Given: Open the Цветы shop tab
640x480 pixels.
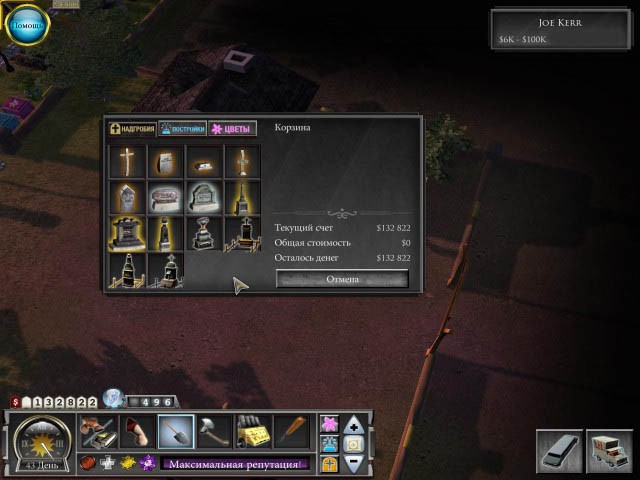Looking at the screenshot, I should click(233, 129).
